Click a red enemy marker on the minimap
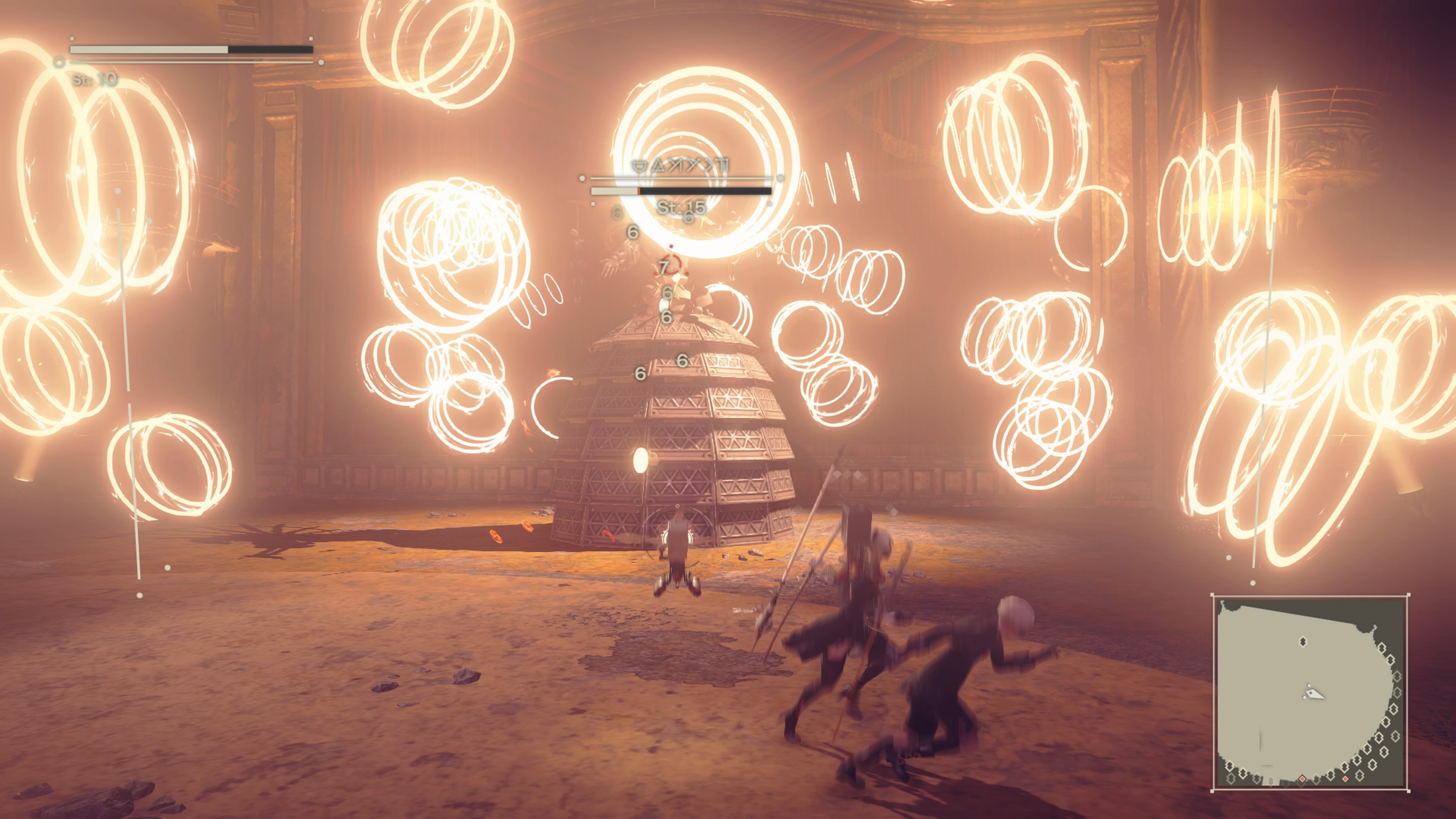Image resolution: width=1456 pixels, height=819 pixels. (x=1302, y=780)
